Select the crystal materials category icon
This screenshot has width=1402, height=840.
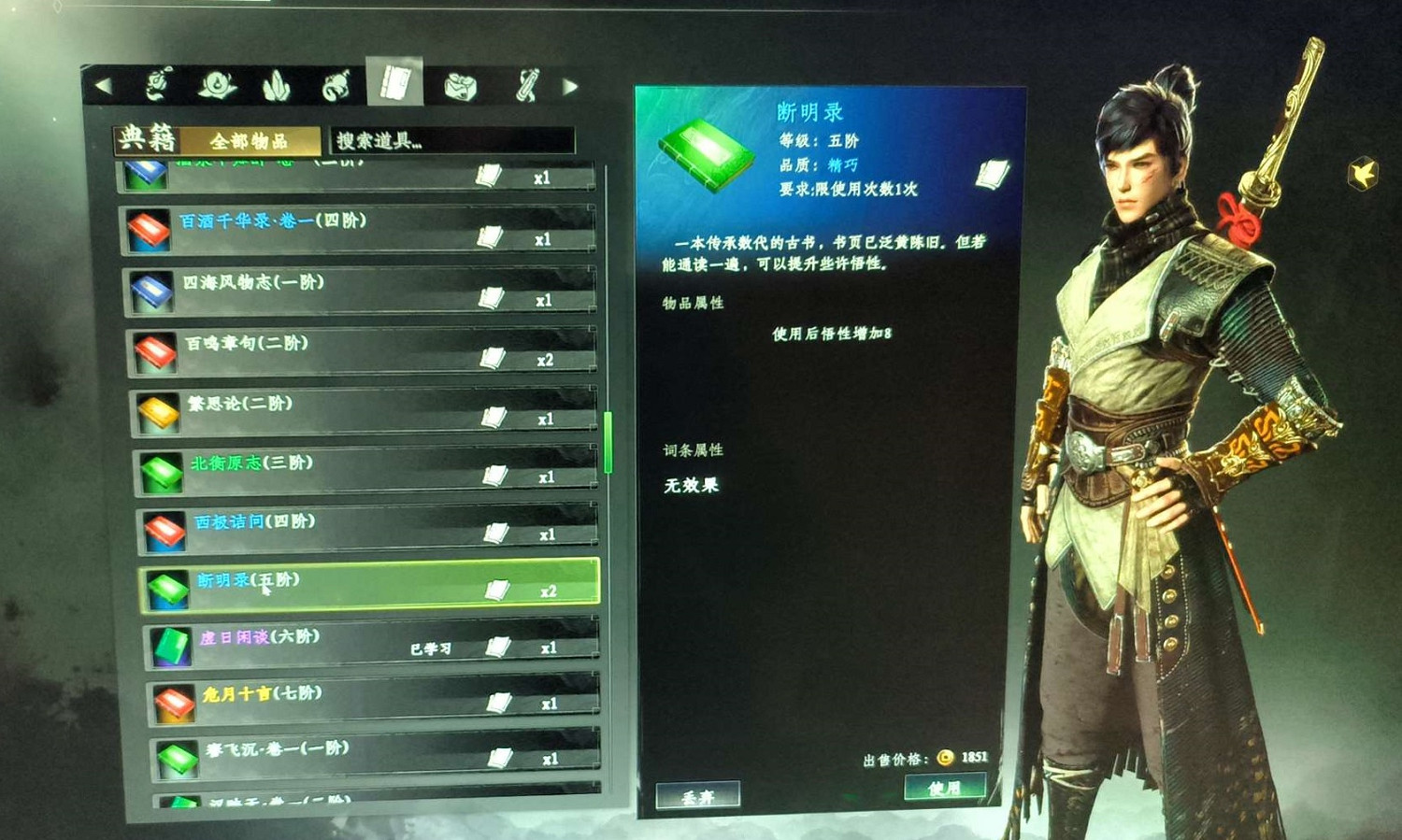[275, 86]
